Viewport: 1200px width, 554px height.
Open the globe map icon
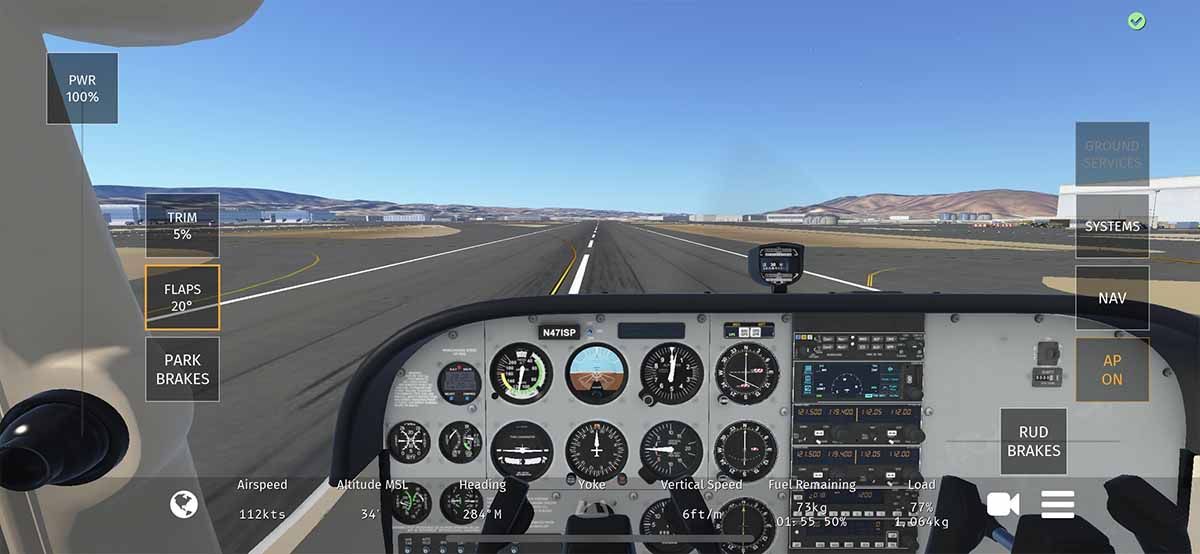(x=184, y=505)
